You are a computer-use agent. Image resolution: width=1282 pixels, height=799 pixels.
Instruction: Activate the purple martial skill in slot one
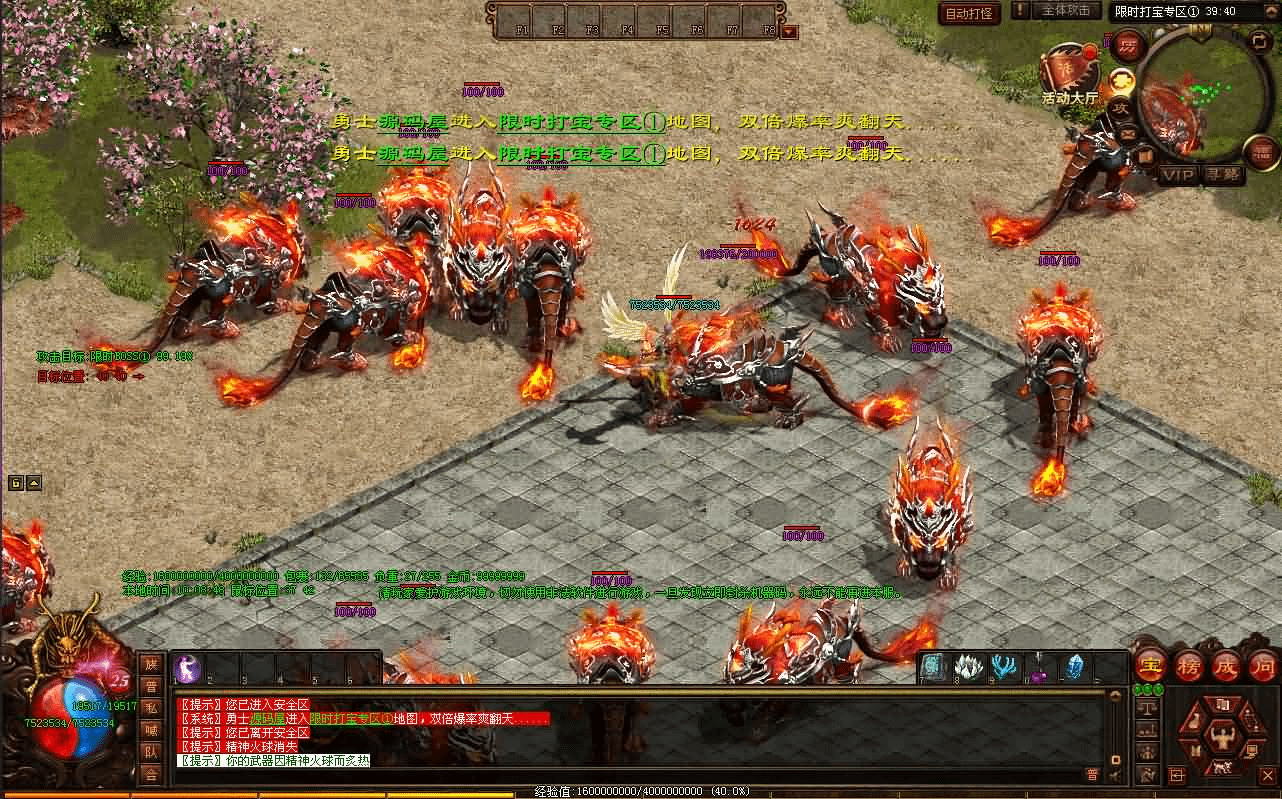(x=188, y=668)
